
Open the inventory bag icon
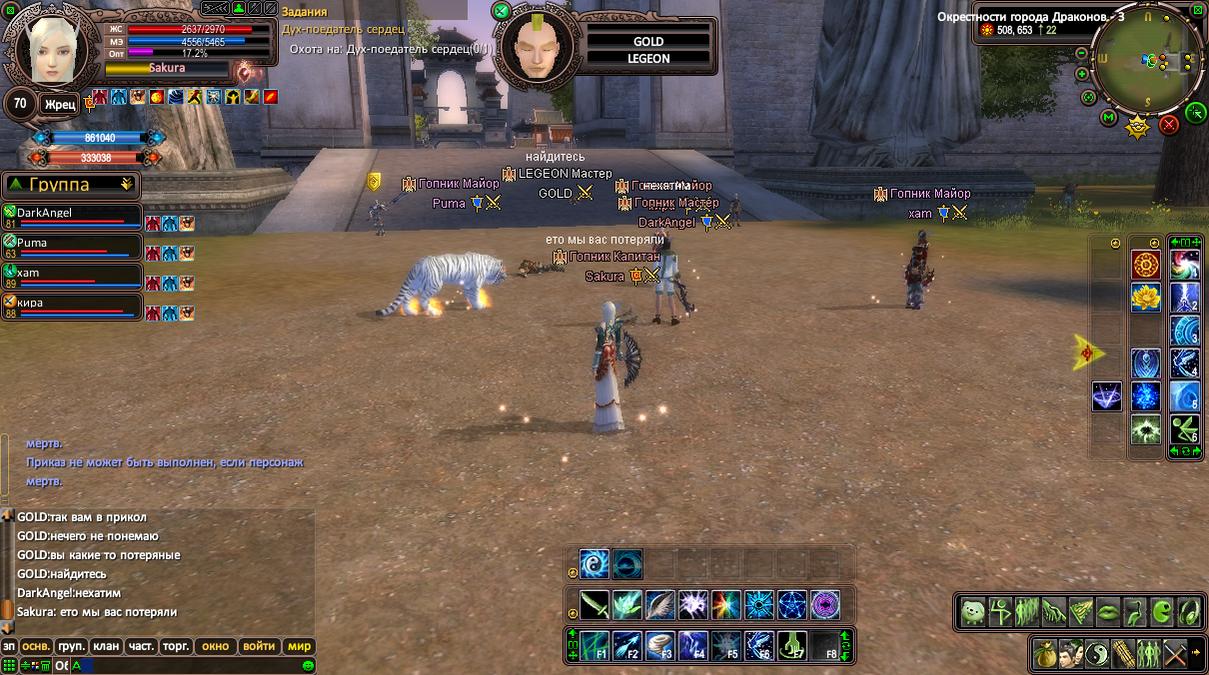pos(1045,653)
